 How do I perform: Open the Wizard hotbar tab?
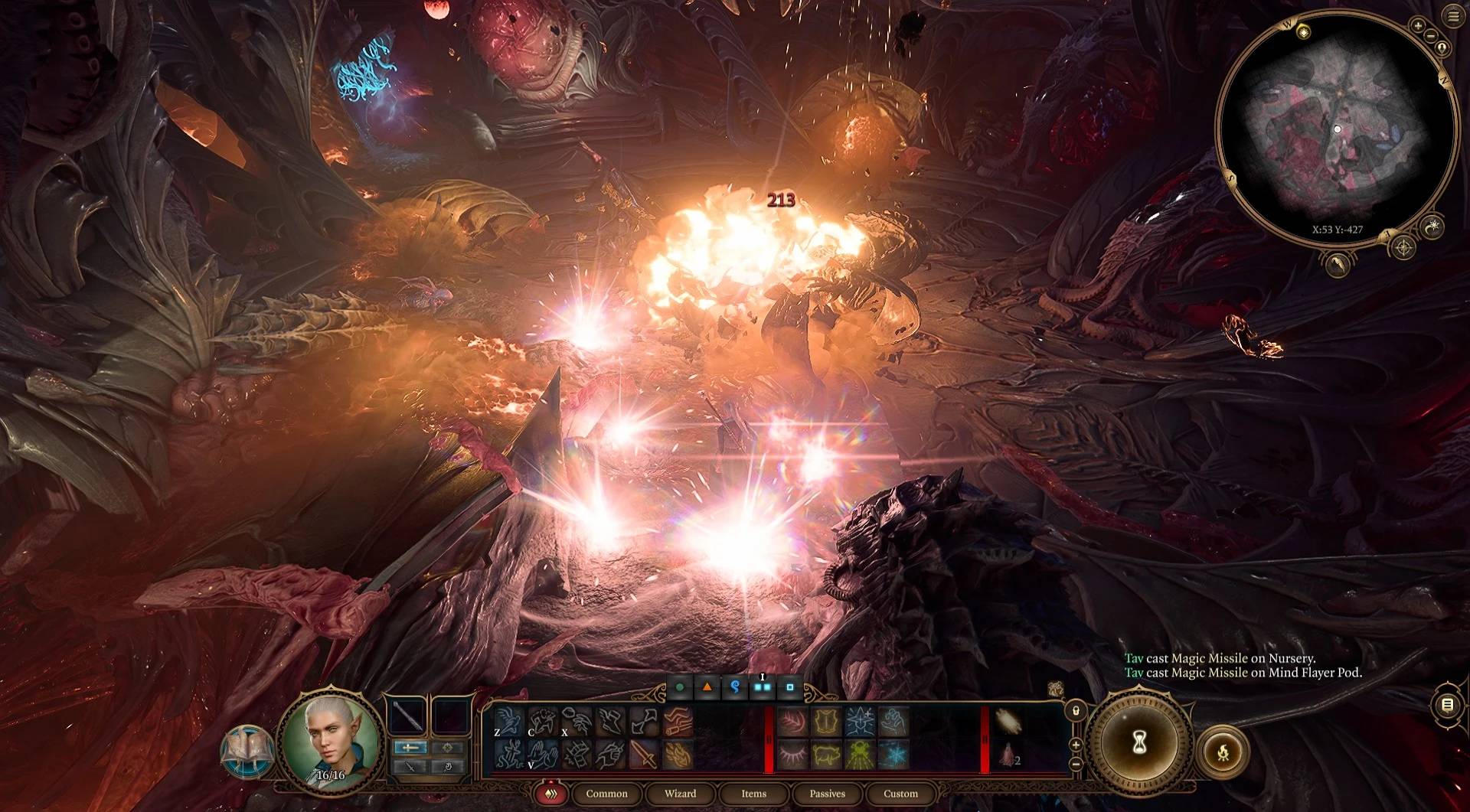pos(680,794)
